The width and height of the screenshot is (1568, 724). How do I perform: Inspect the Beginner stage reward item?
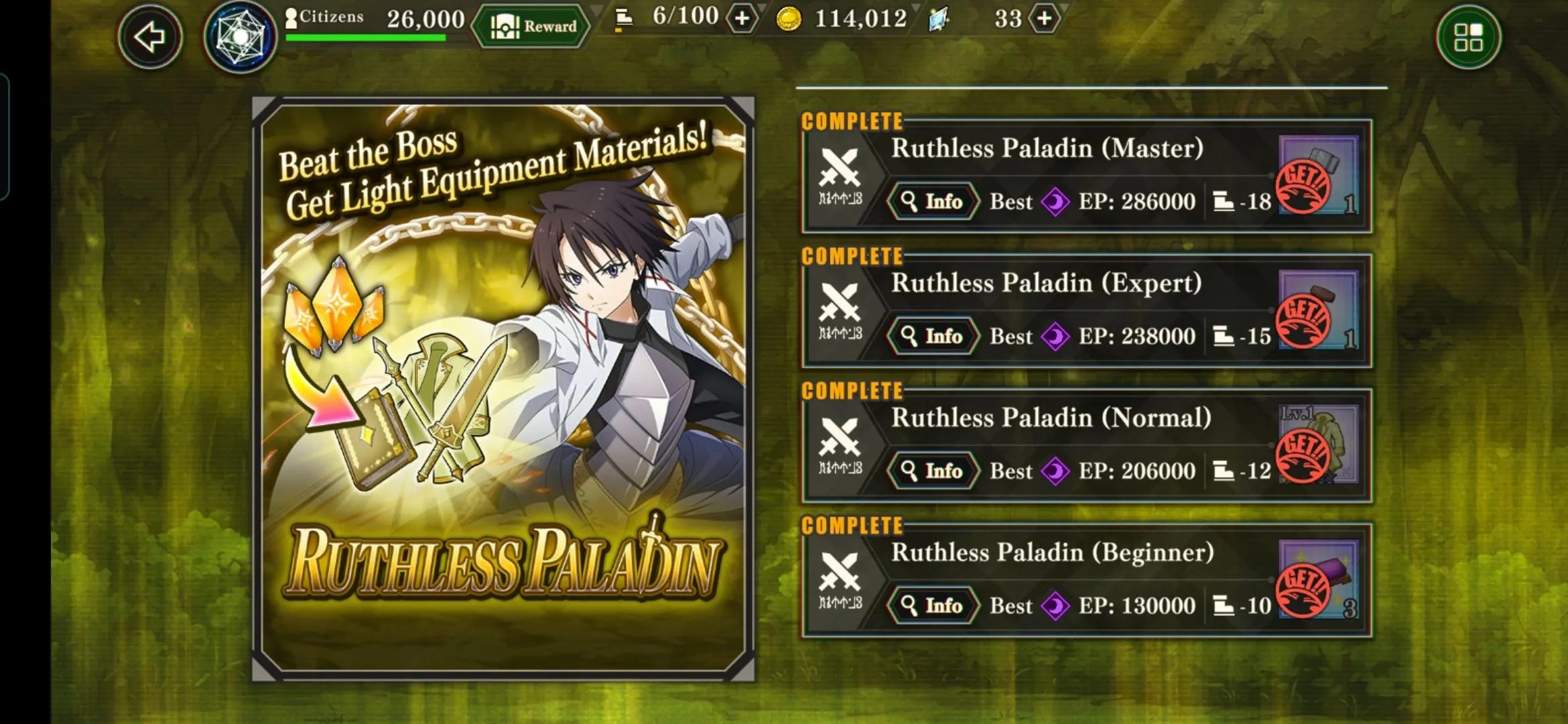click(x=1318, y=579)
